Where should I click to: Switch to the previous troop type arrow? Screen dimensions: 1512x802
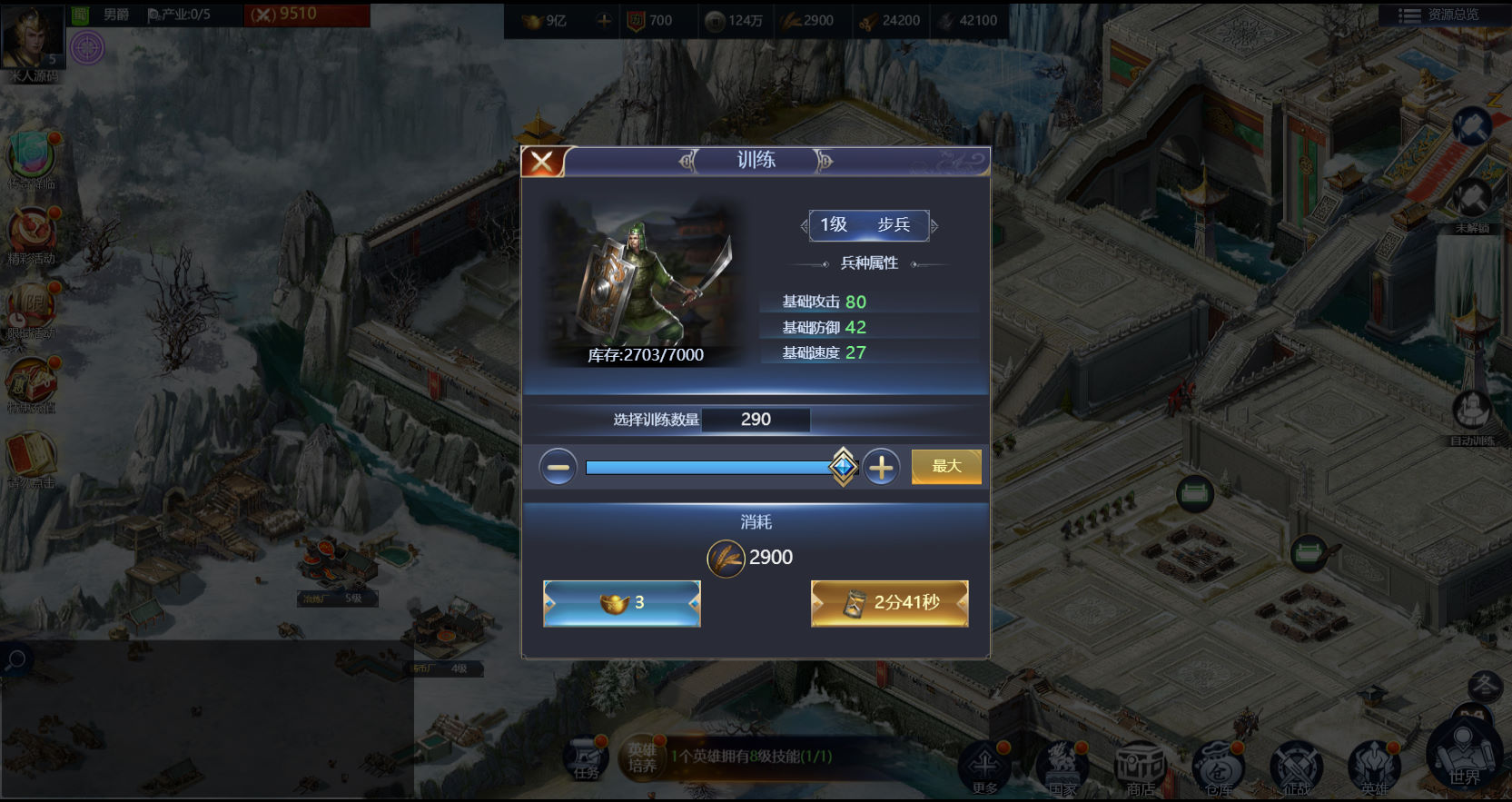(805, 225)
